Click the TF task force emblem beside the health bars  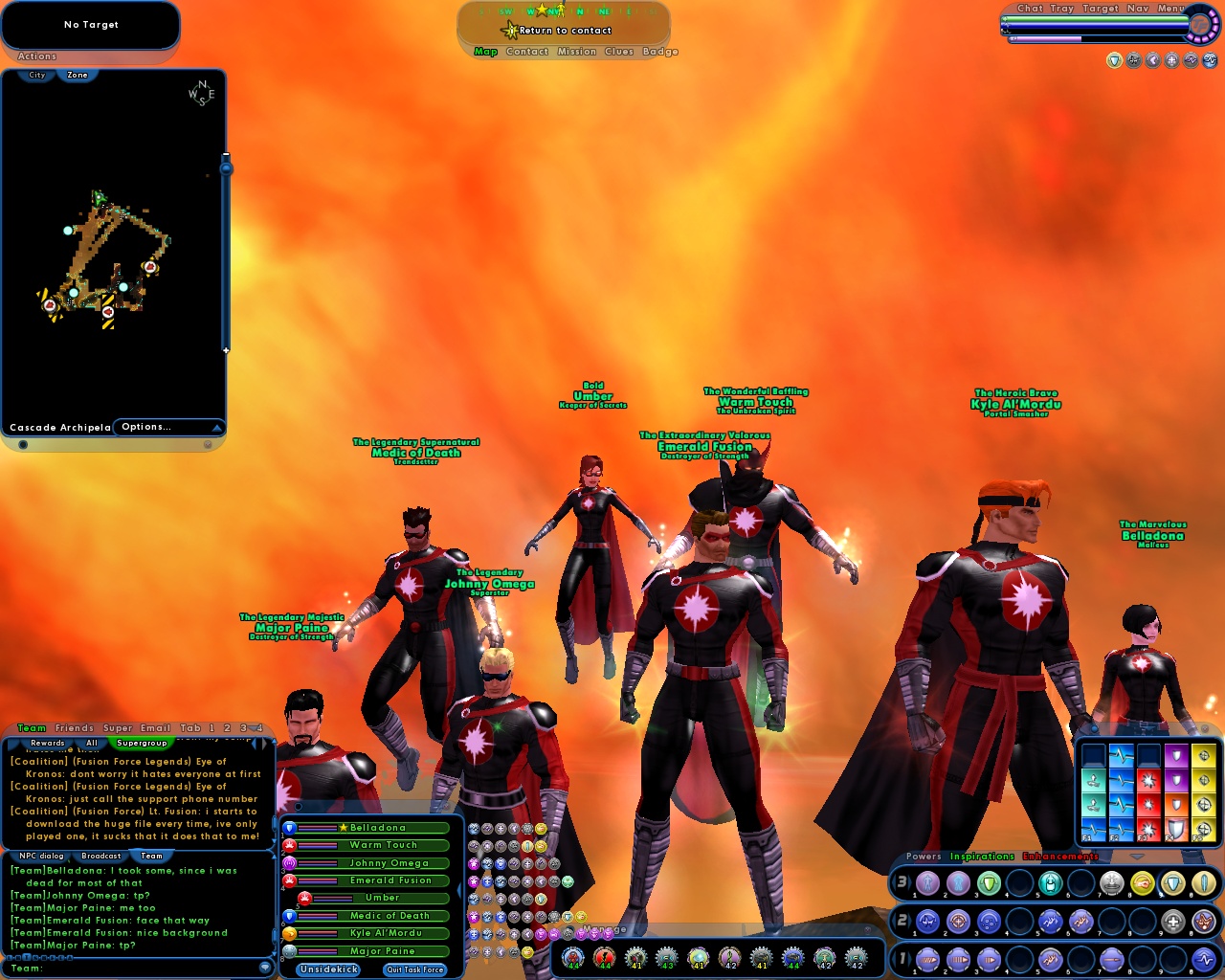pos(1200,26)
